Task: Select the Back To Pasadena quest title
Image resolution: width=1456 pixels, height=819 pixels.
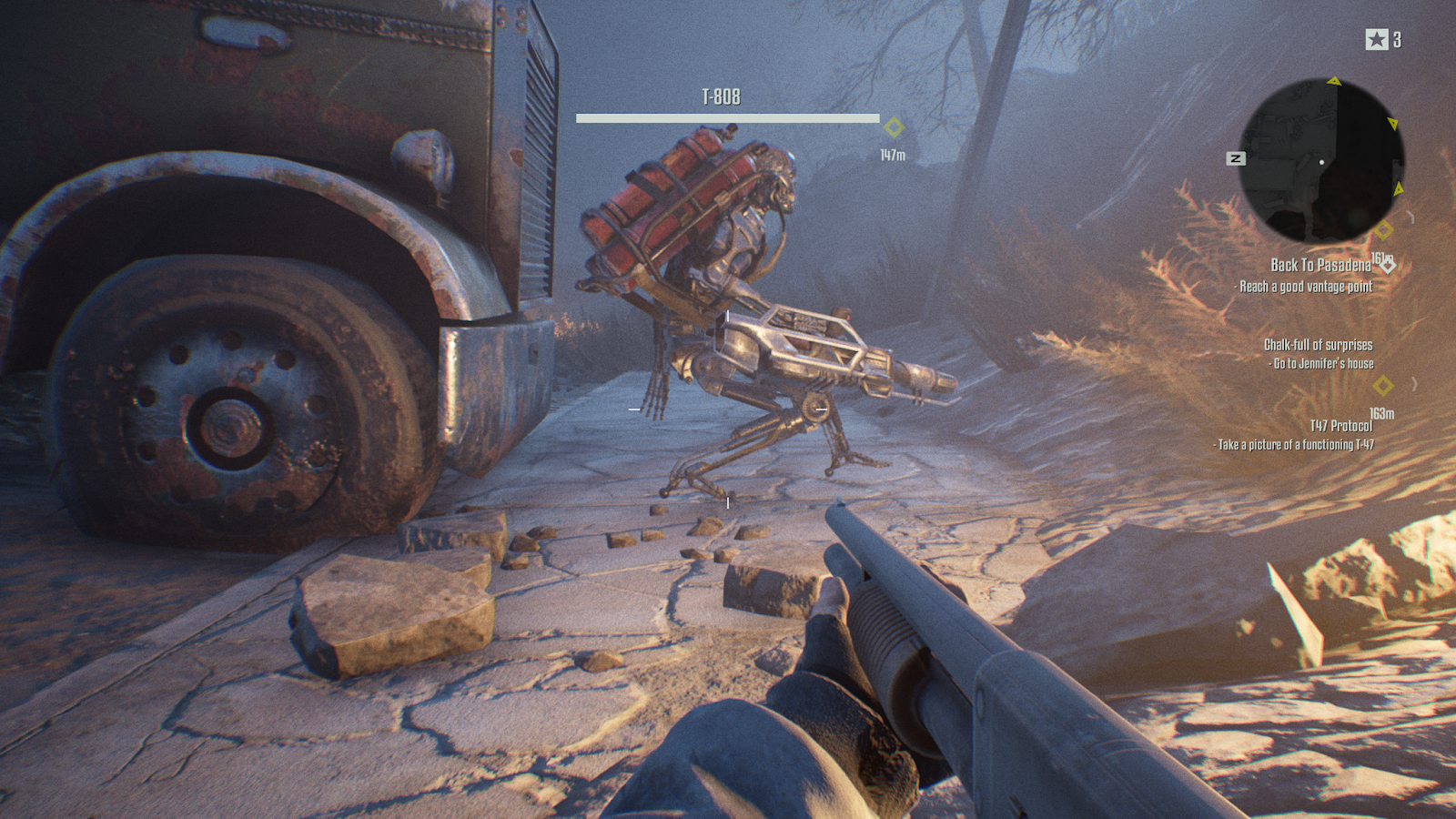Action: click(x=1319, y=265)
